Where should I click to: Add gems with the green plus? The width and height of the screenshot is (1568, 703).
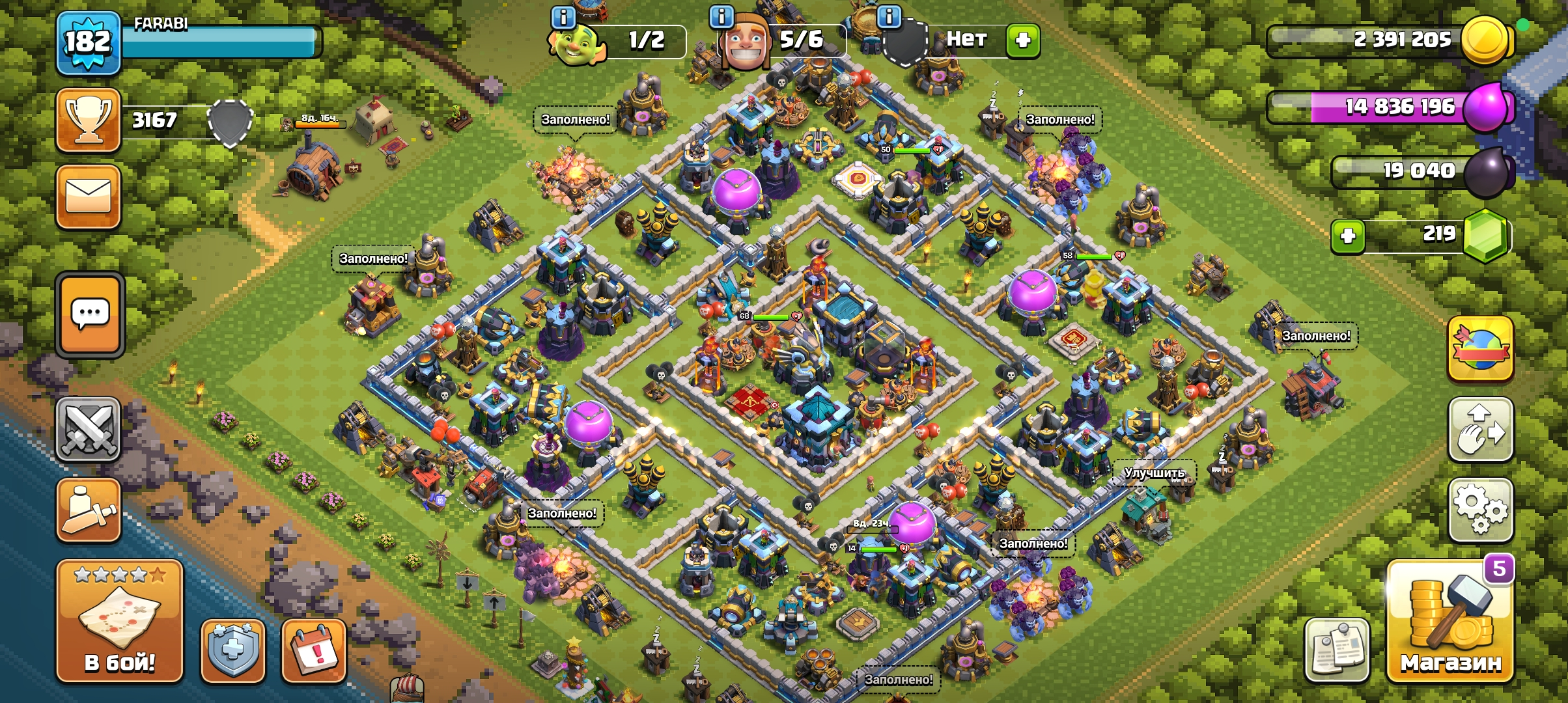1348,235
